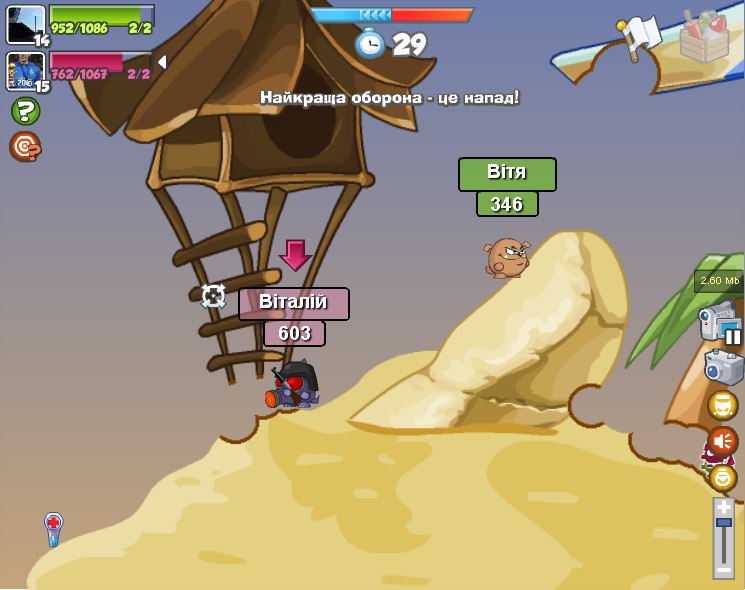This screenshot has width=745, height=590.
Task: Select the level 15 player avatar
Action: [26, 72]
